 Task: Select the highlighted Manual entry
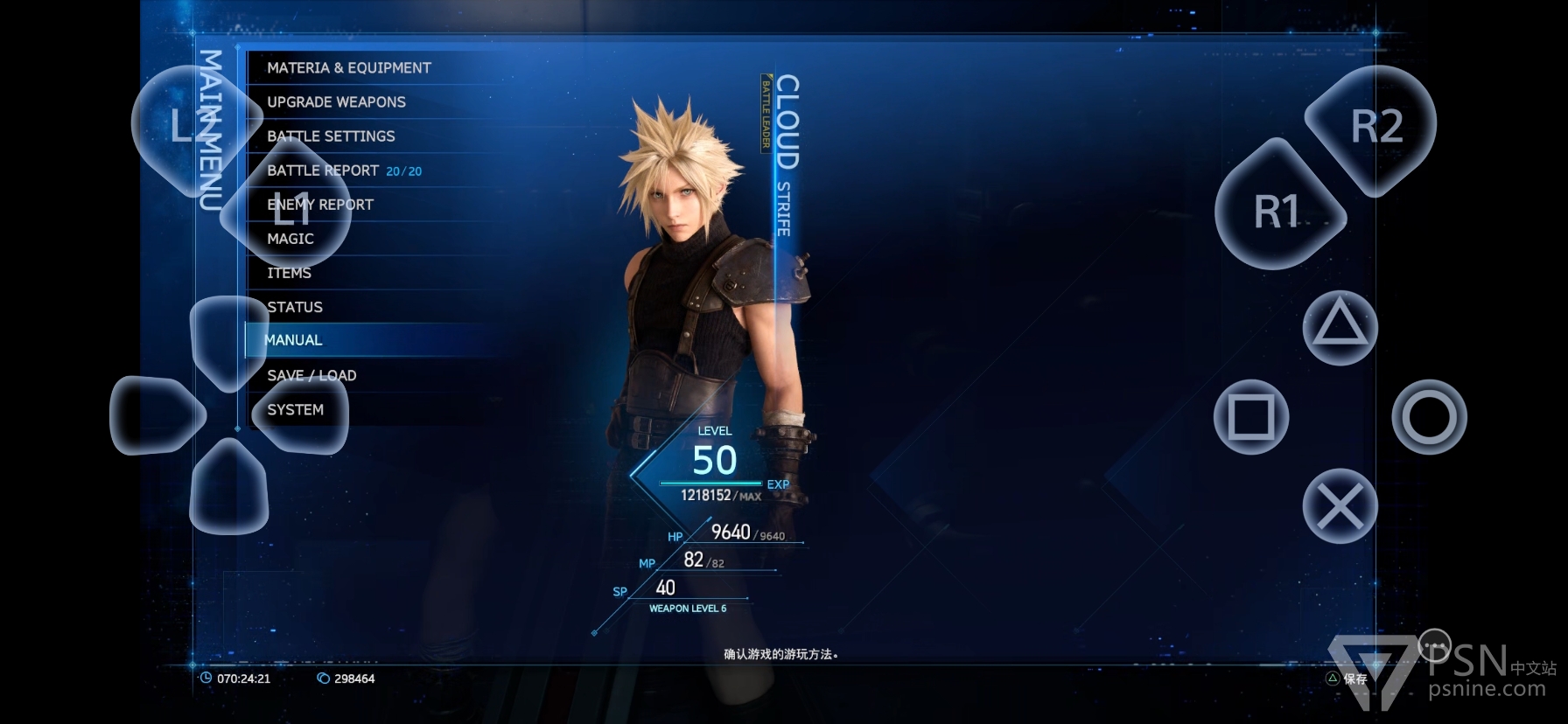tap(293, 340)
